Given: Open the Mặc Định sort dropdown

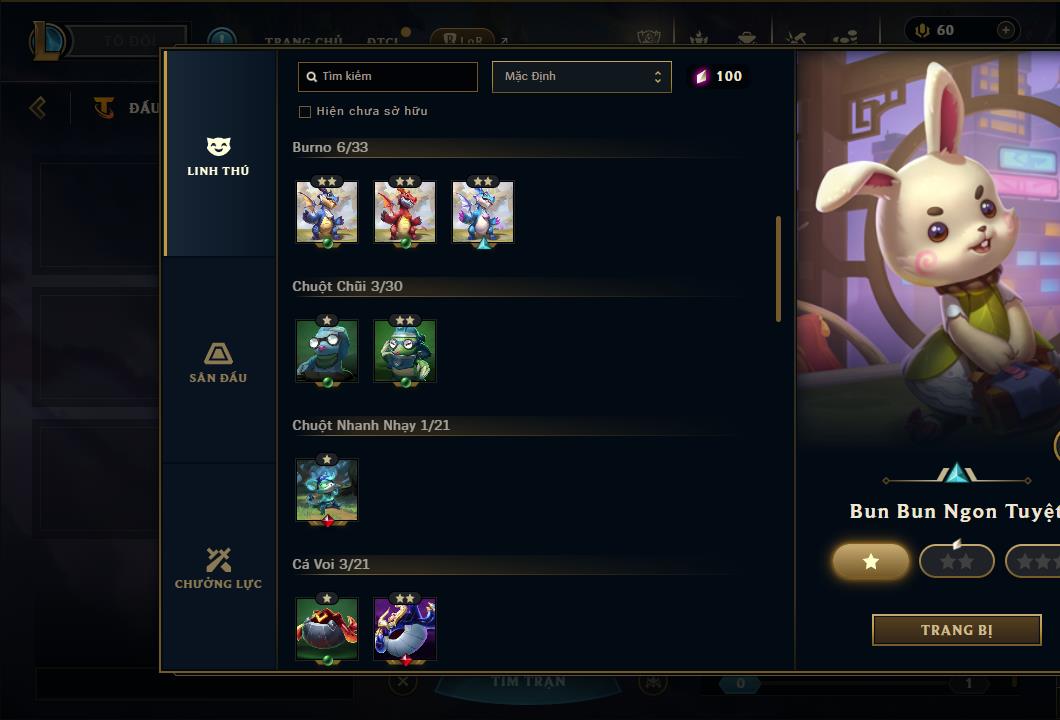Looking at the screenshot, I should pos(581,77).
